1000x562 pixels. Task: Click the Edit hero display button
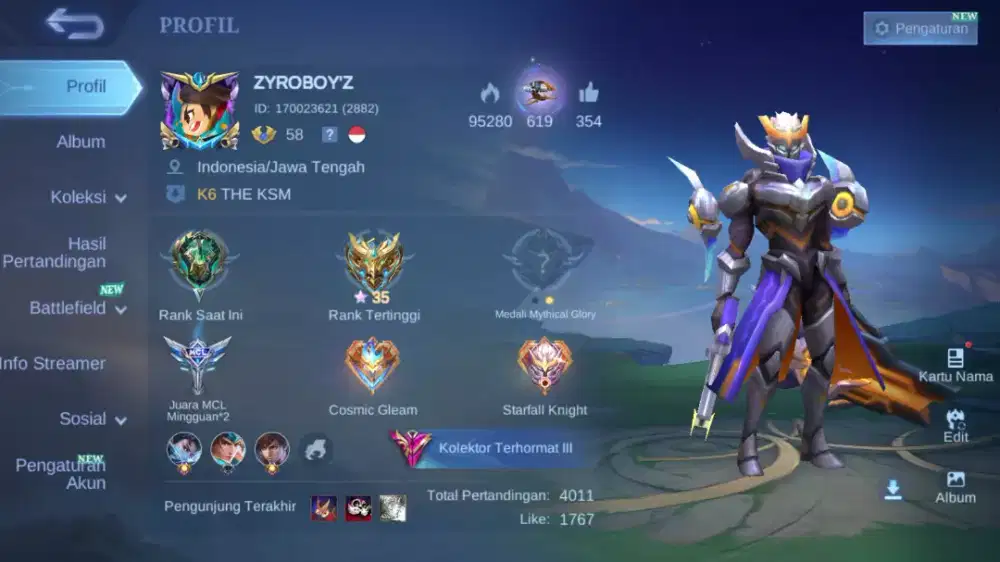956,424
